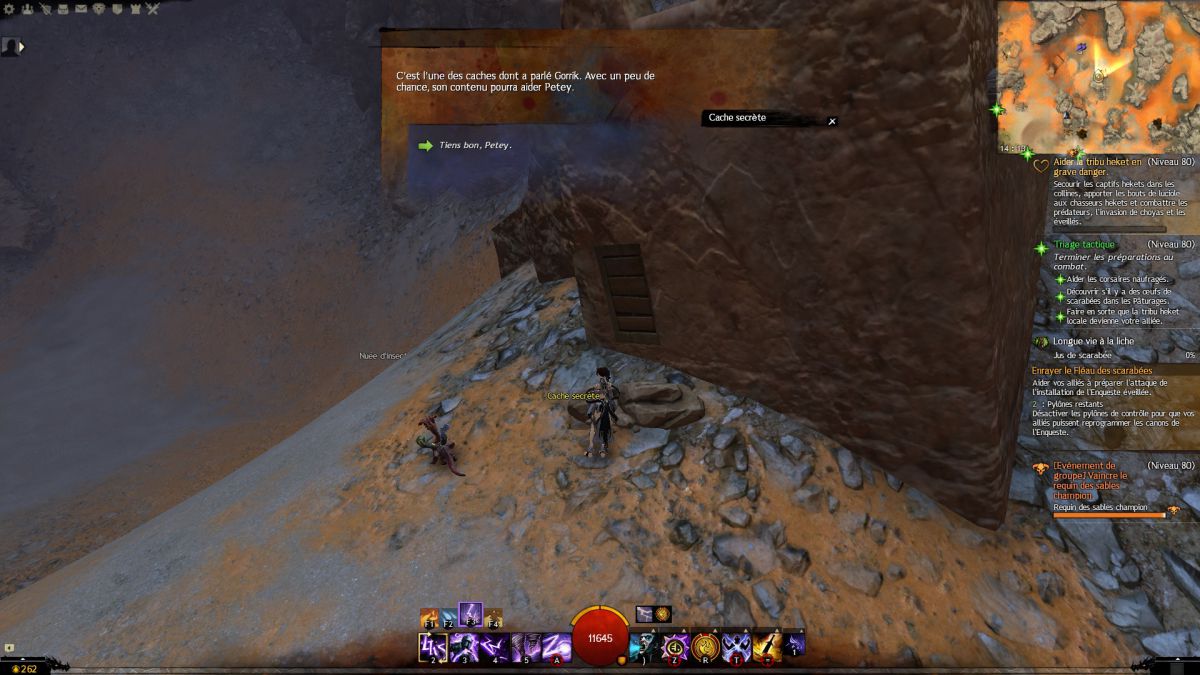
Task: Activate the healing skill with shouting face
Action: point(644,647)
